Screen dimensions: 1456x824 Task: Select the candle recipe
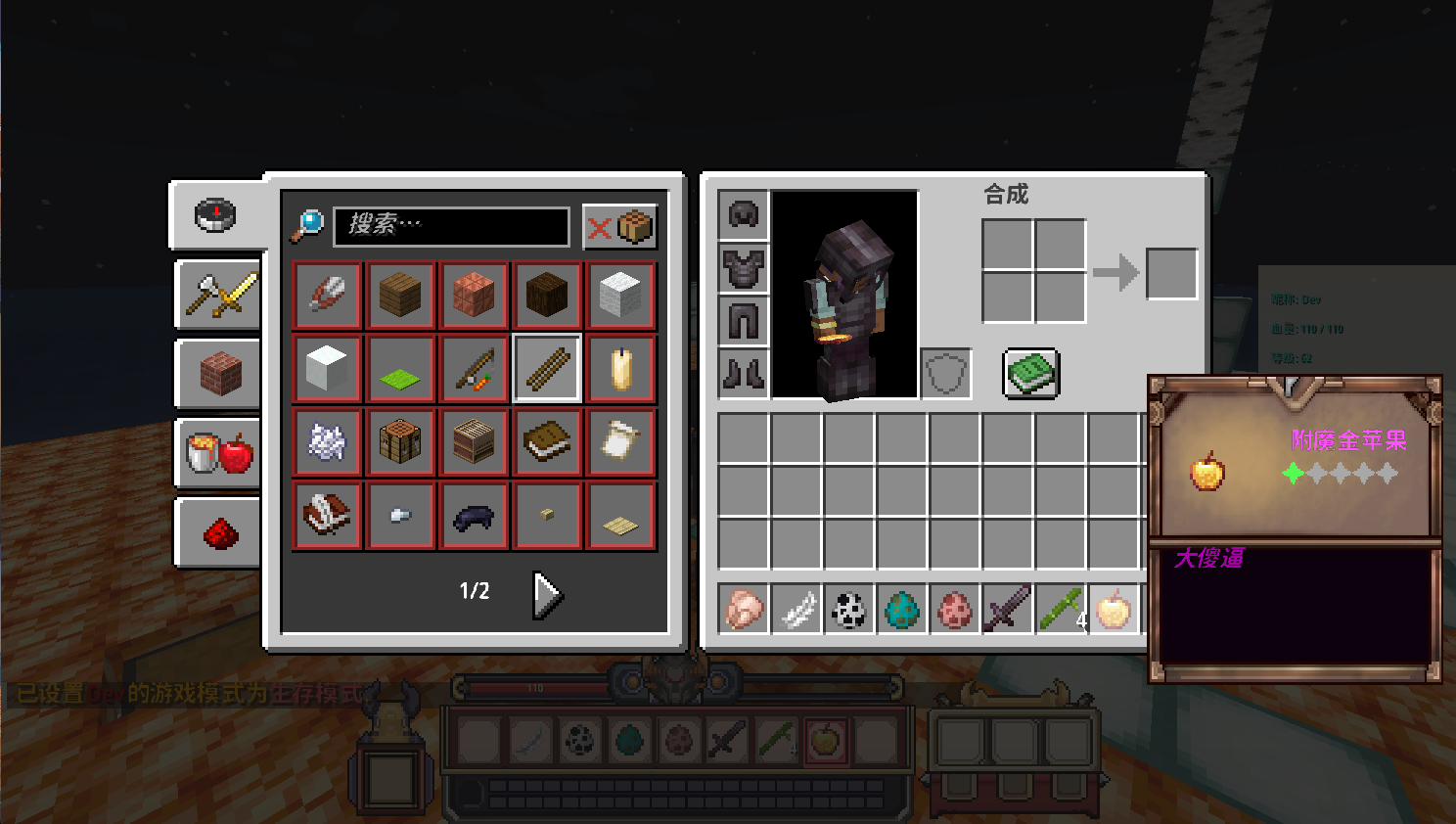[x=620, y=369]
